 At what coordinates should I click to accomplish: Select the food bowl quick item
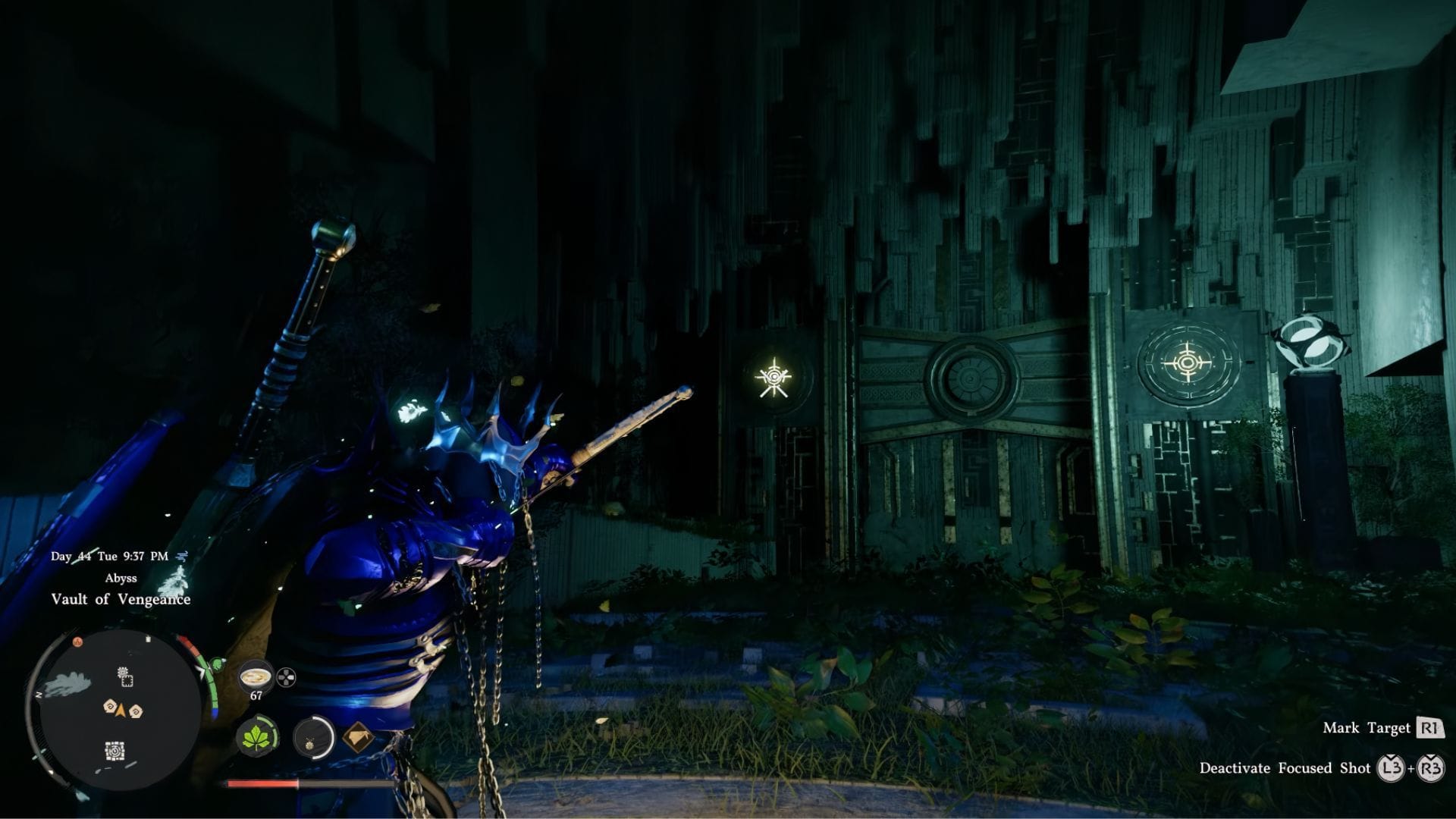[x=256, y=675]
